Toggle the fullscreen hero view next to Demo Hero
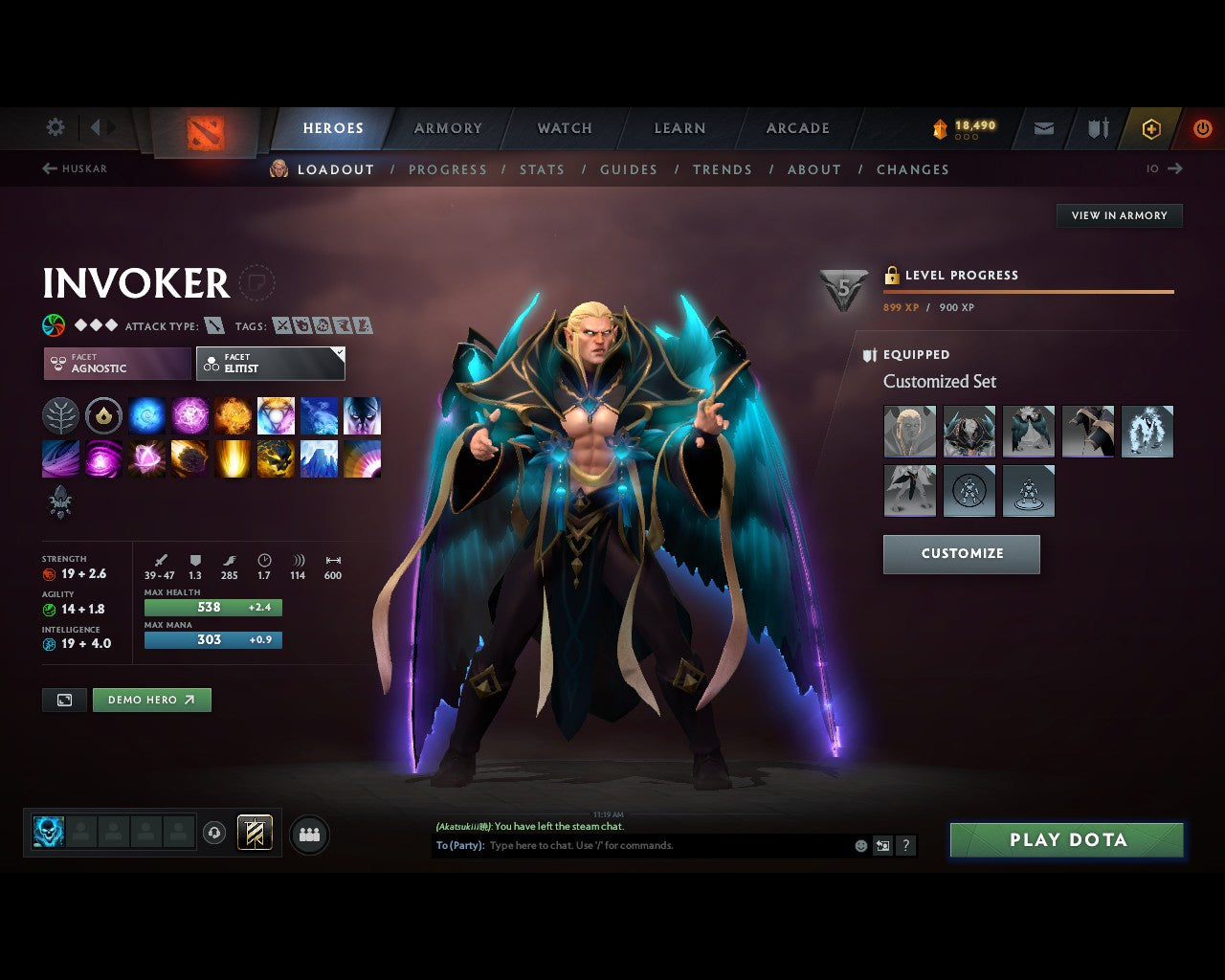Screen dimensions: 1225x980 click(64, 700)
